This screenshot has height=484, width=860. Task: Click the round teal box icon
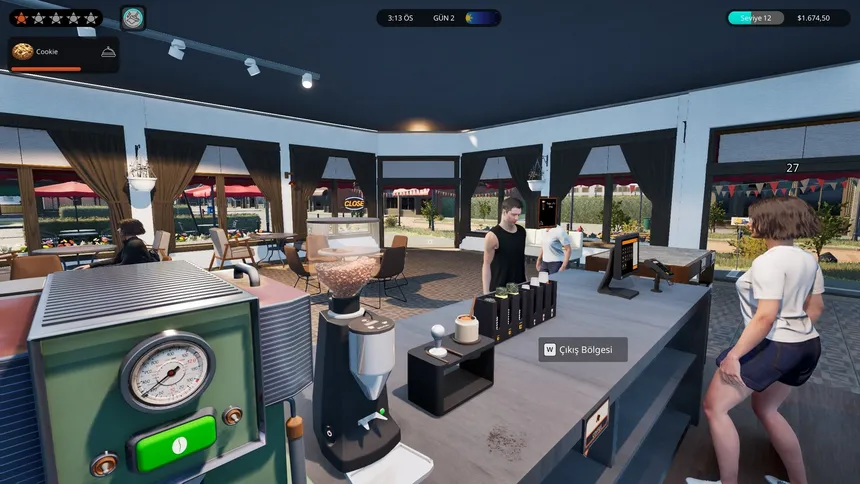click(133, 18)
